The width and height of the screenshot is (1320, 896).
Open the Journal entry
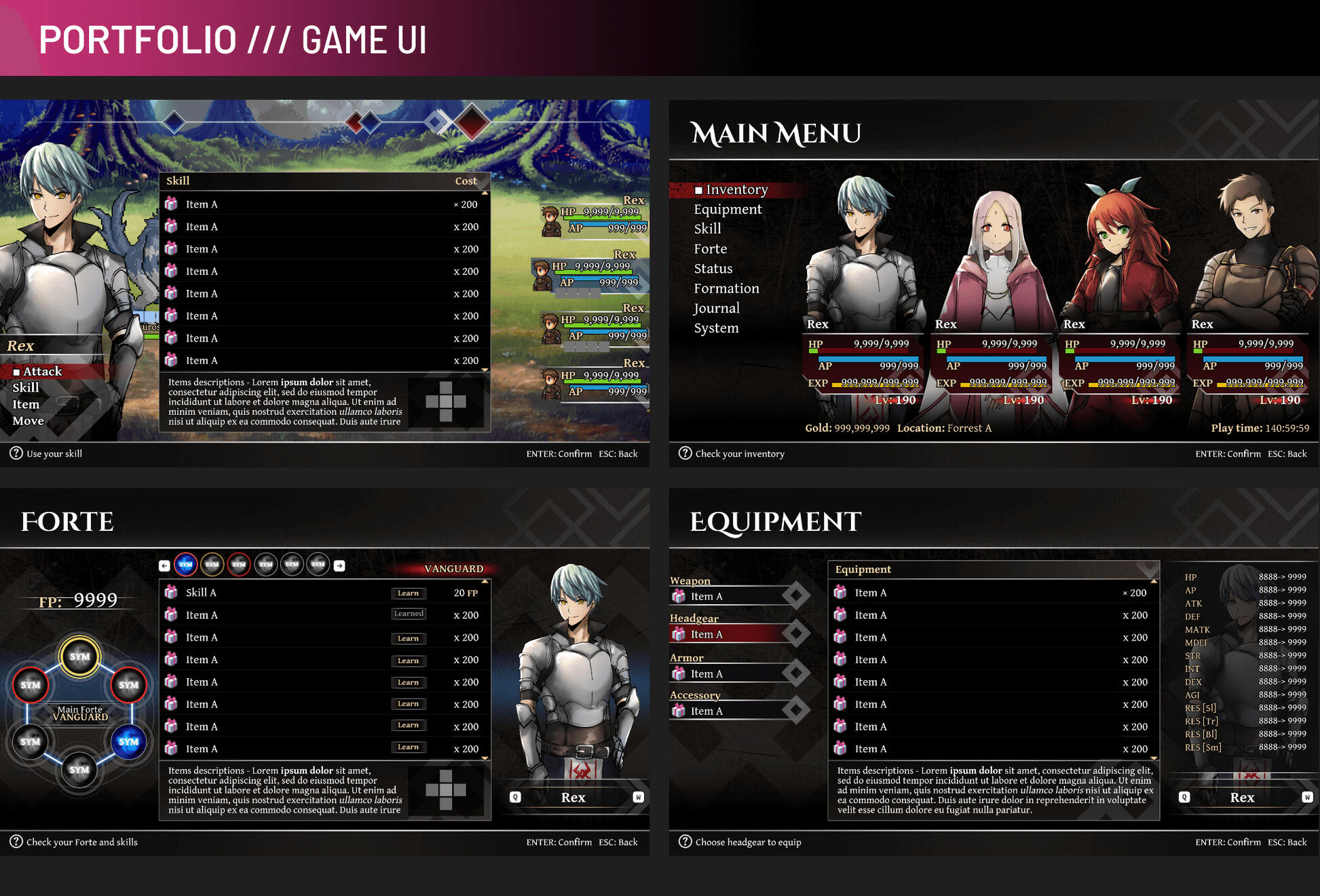(716, 308)
